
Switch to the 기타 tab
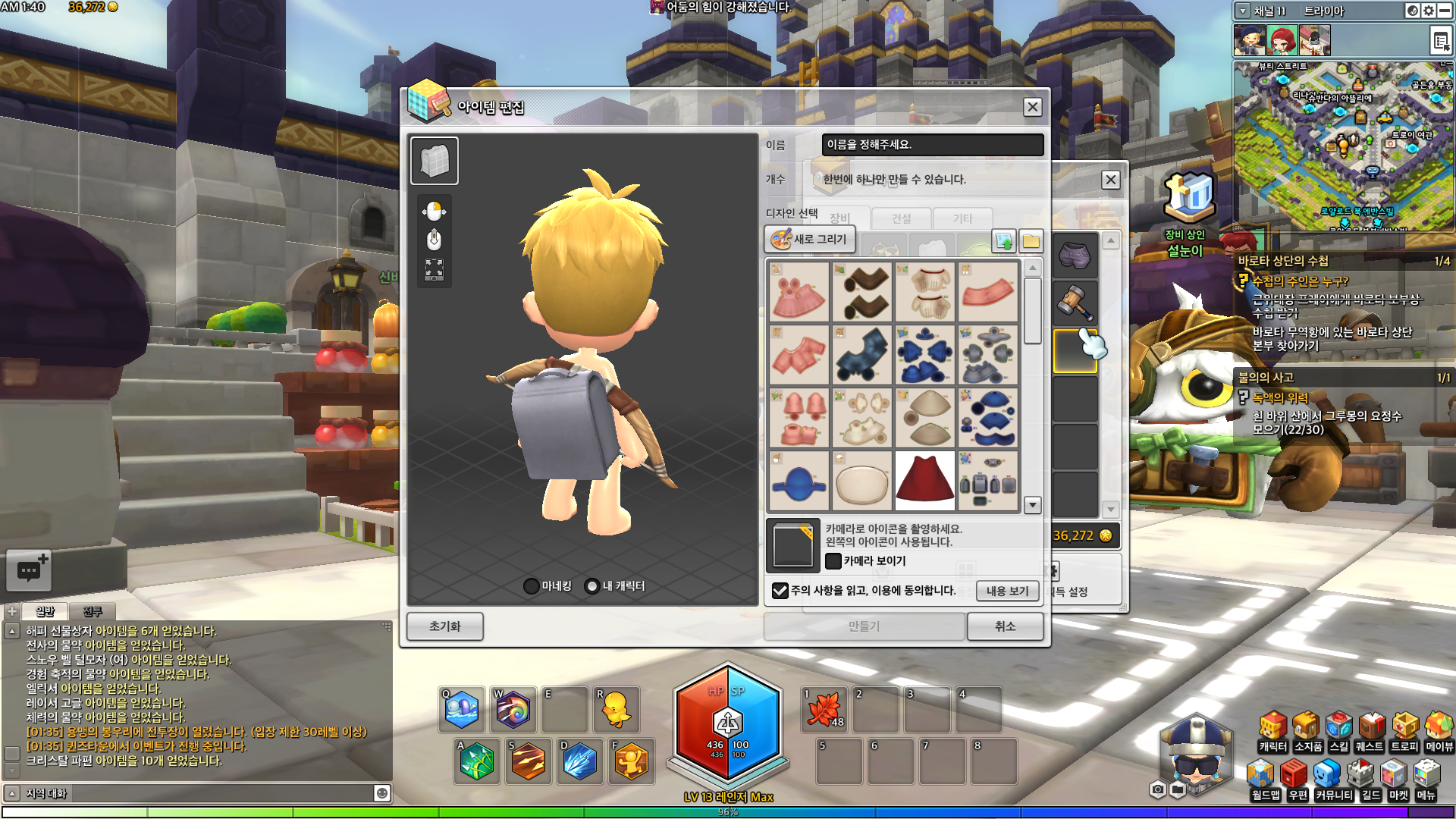pos(962,219)
